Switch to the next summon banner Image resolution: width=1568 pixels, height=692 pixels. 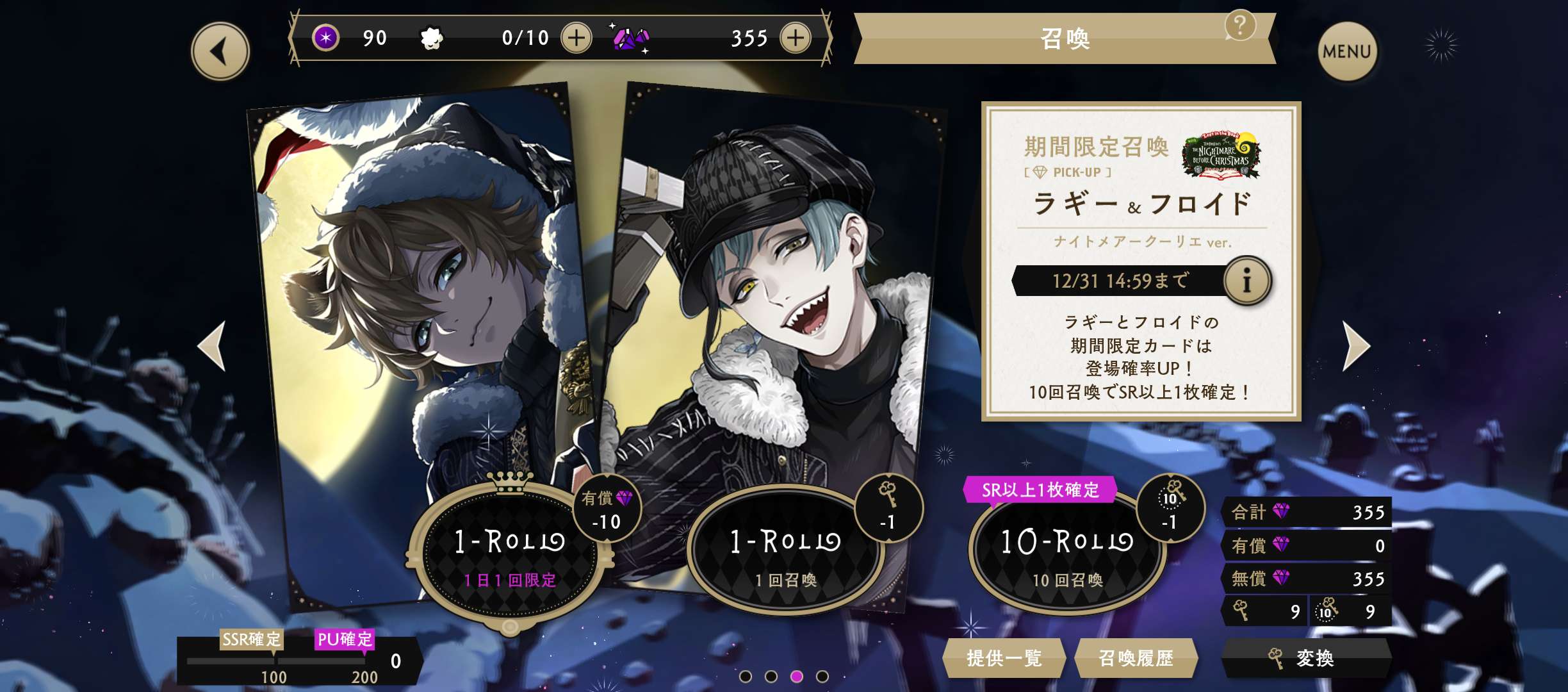click(x=1355, y=346)
